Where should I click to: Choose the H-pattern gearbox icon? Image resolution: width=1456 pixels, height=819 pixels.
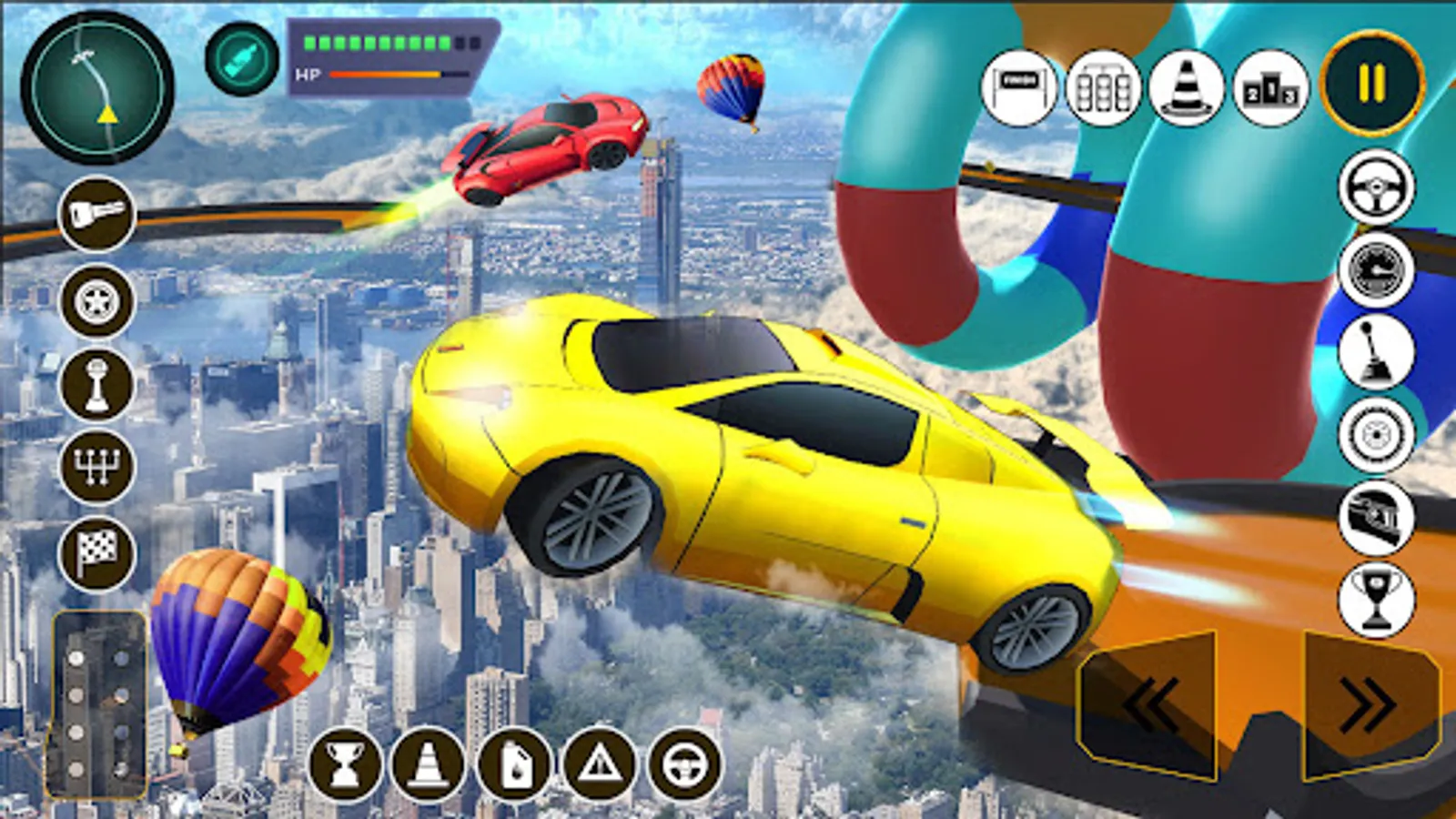coord(96,467)
